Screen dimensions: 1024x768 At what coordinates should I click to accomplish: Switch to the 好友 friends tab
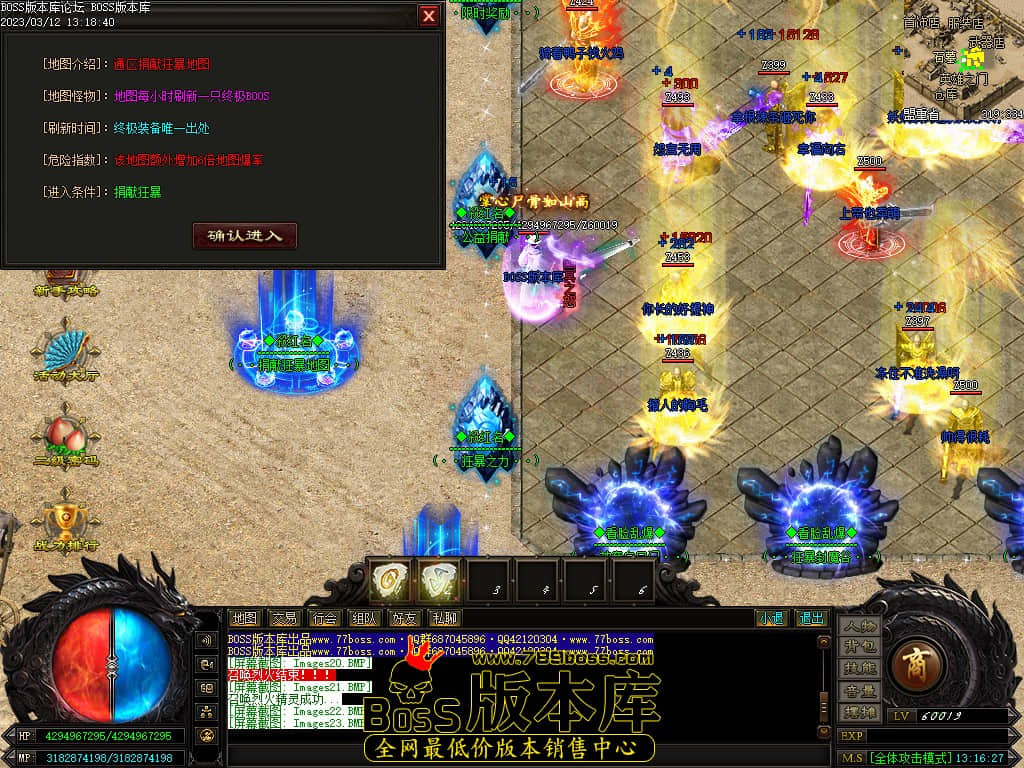pos(404,619)
